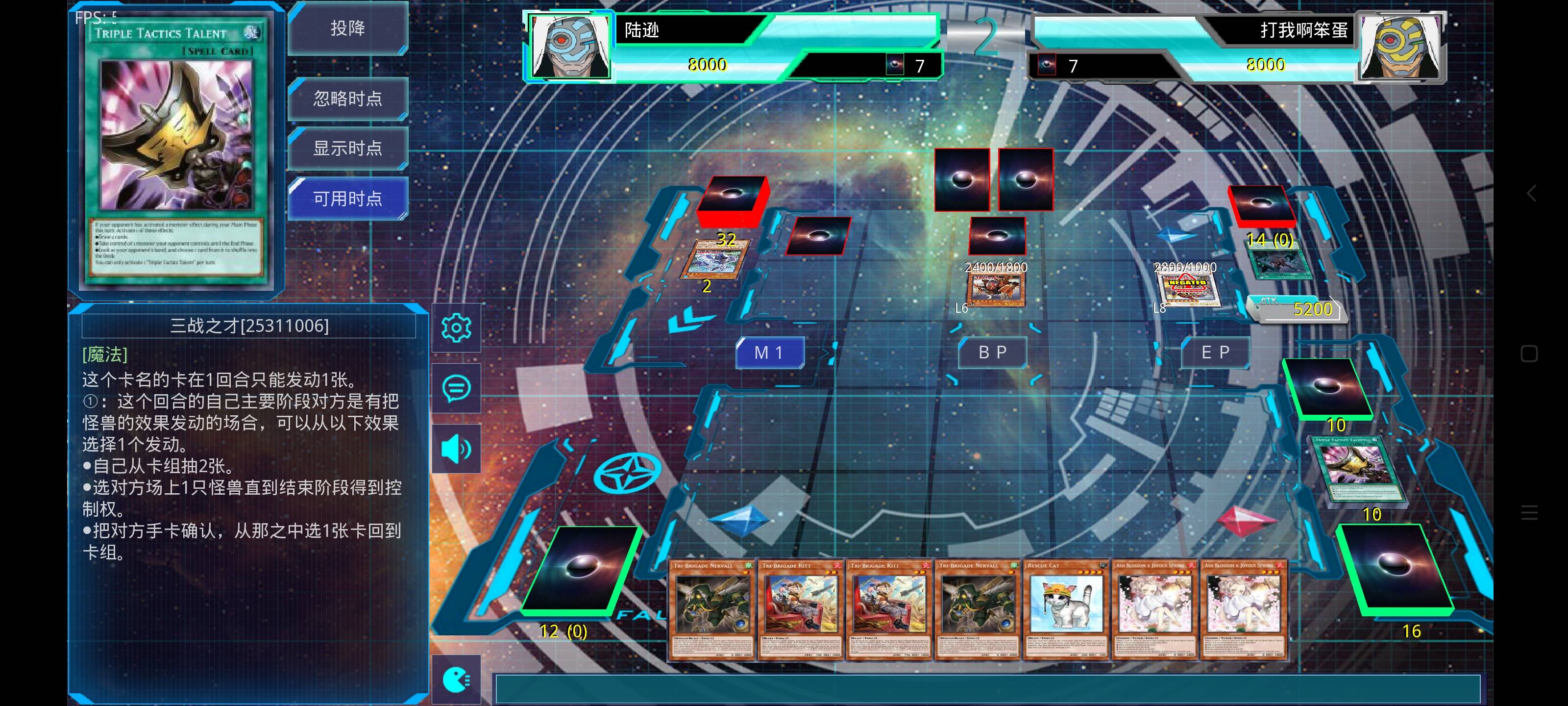This screenshot has height=706, width=1568.
Task: Tap your main deck with 16 cards
Action: click(1393, 570)
